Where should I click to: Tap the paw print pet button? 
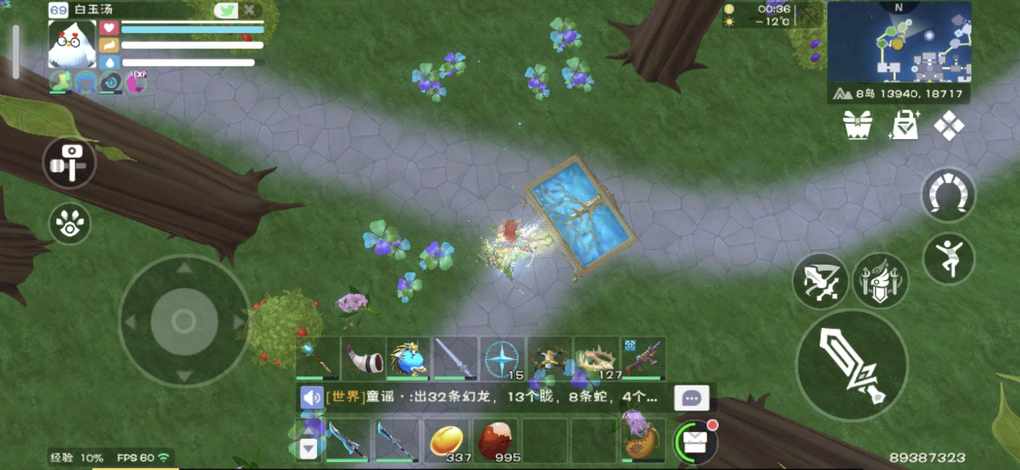pos(69,223)
